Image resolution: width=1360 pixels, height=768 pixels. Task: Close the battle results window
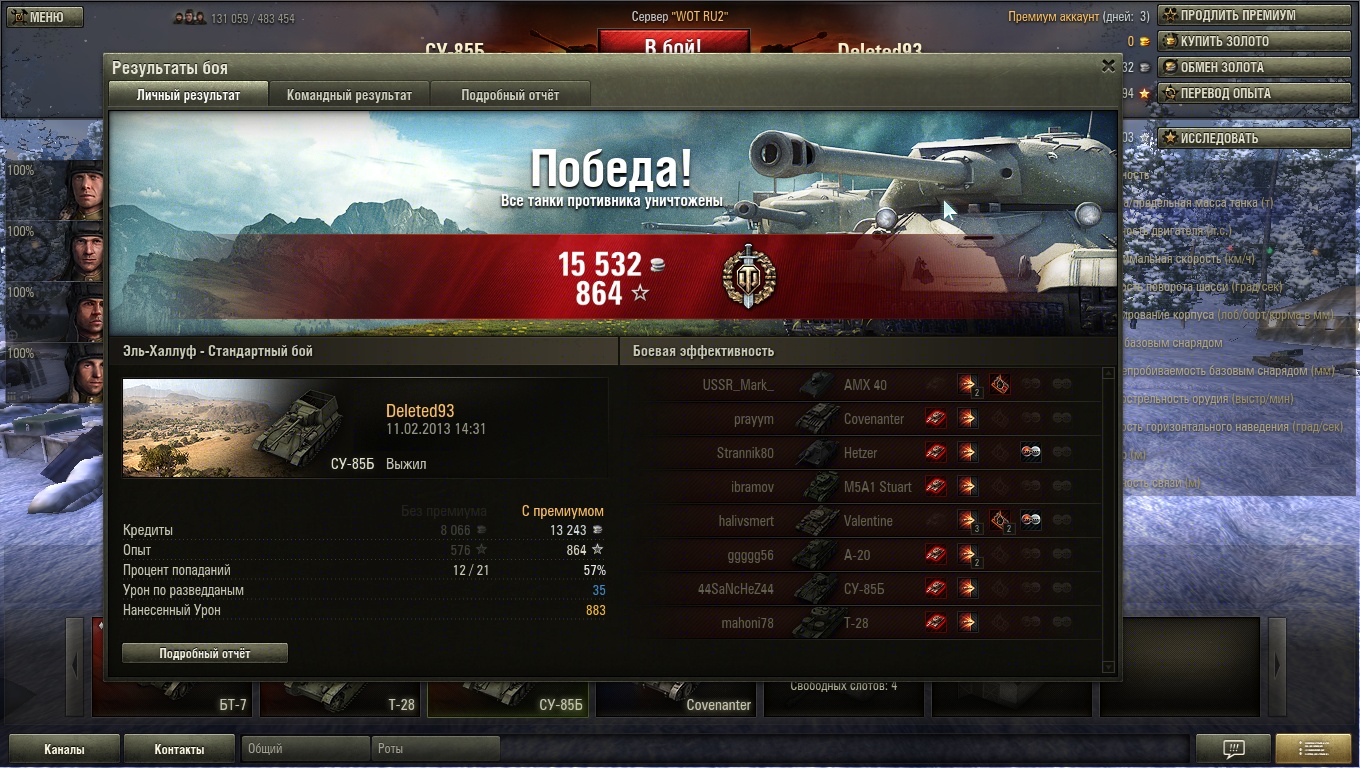[1108, 66]
